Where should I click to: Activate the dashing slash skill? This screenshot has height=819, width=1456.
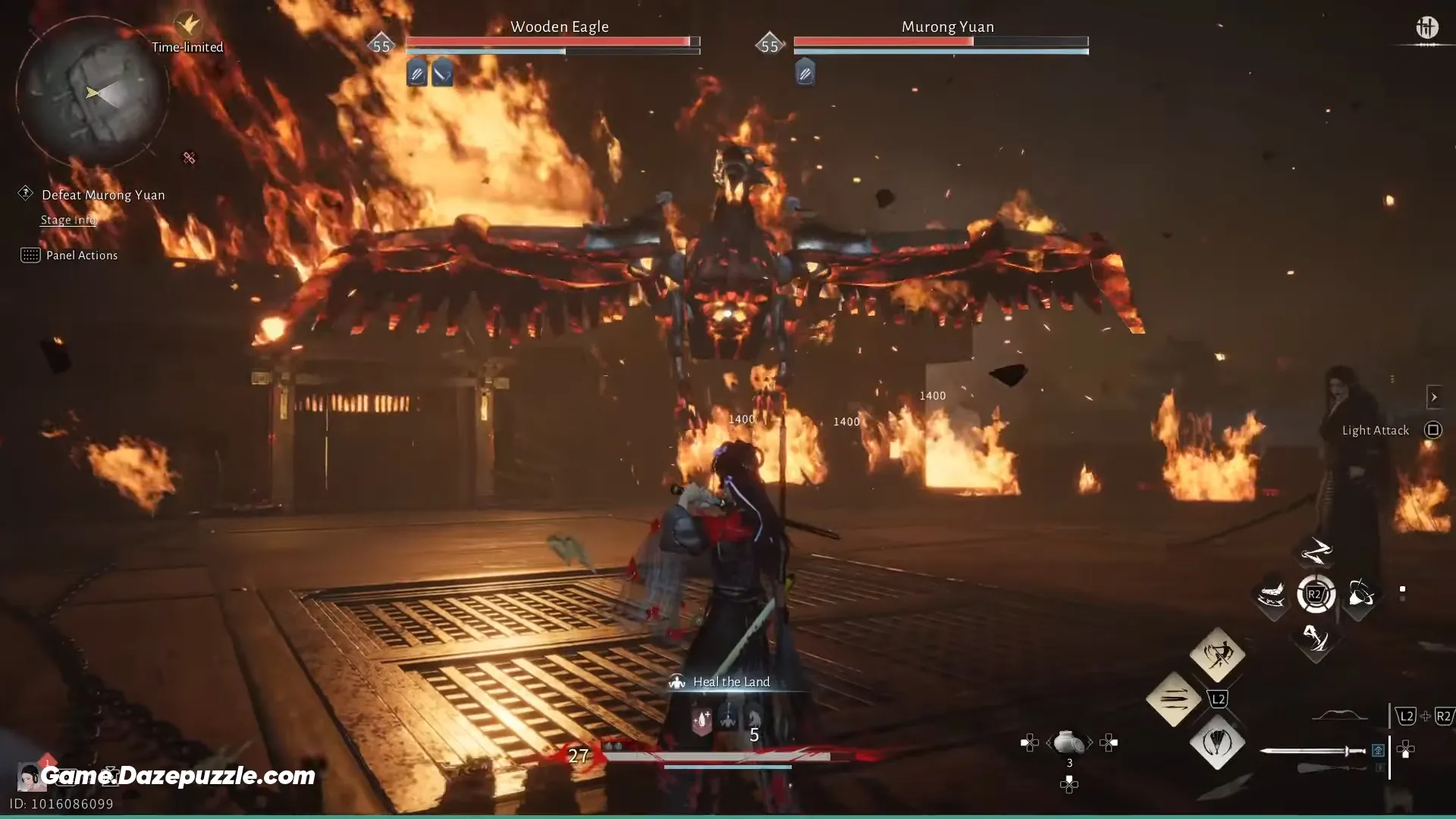click(1272, 595)
